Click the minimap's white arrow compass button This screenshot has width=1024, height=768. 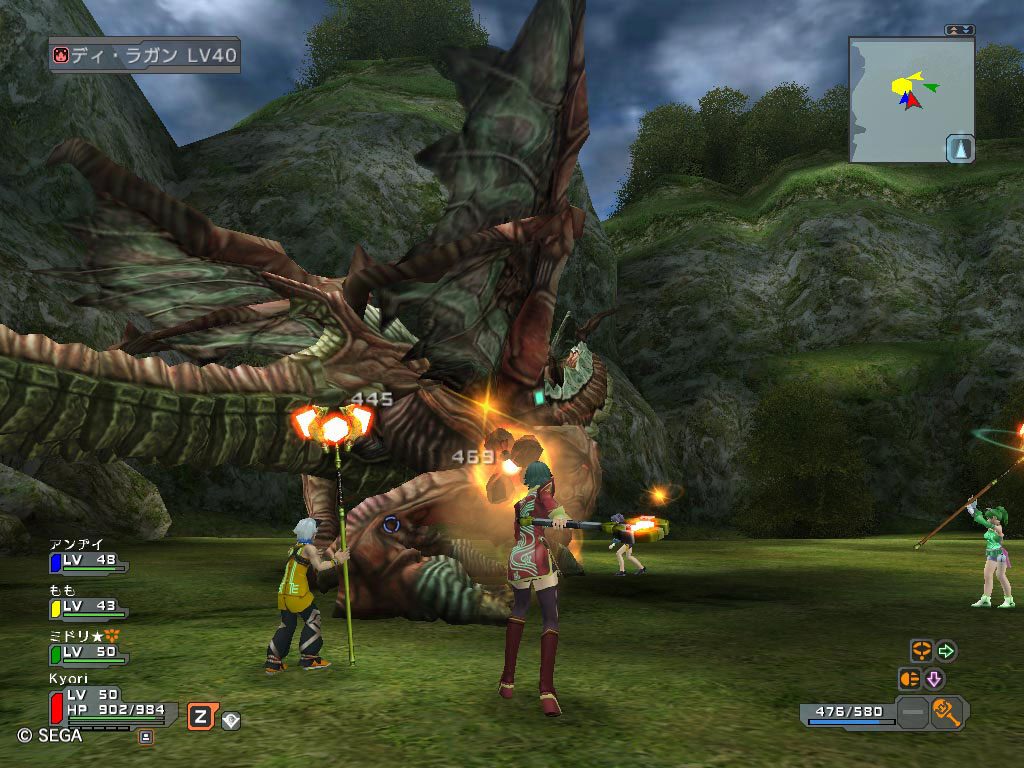coord(959,148)
